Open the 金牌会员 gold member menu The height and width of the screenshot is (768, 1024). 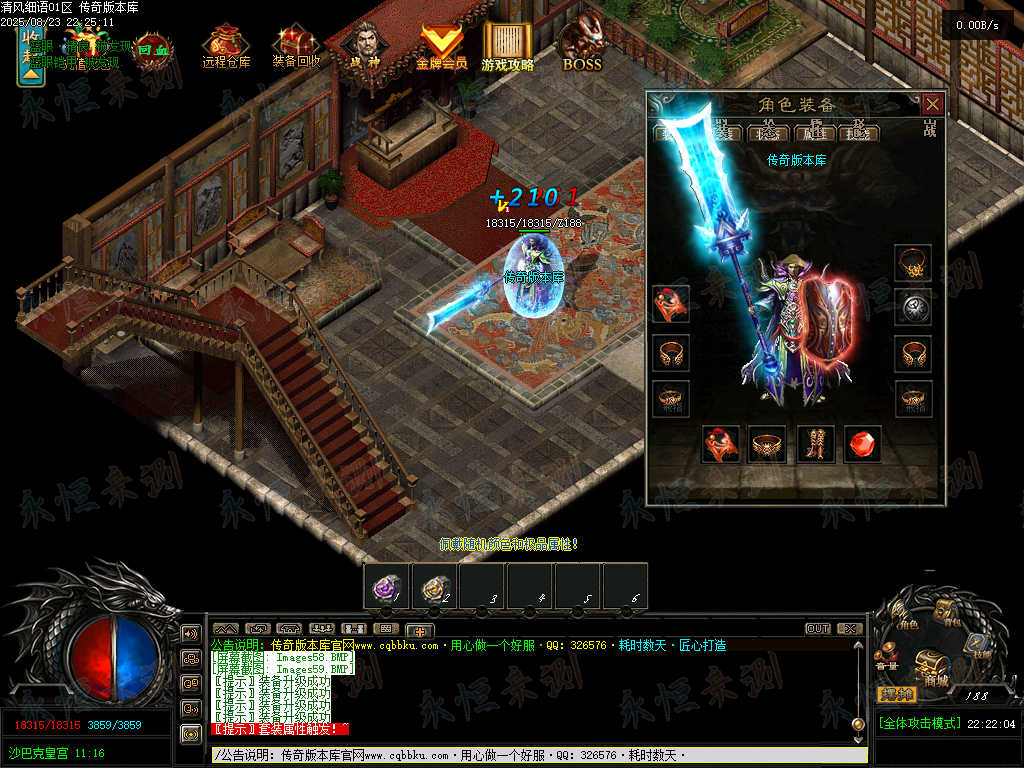point(441,46)
